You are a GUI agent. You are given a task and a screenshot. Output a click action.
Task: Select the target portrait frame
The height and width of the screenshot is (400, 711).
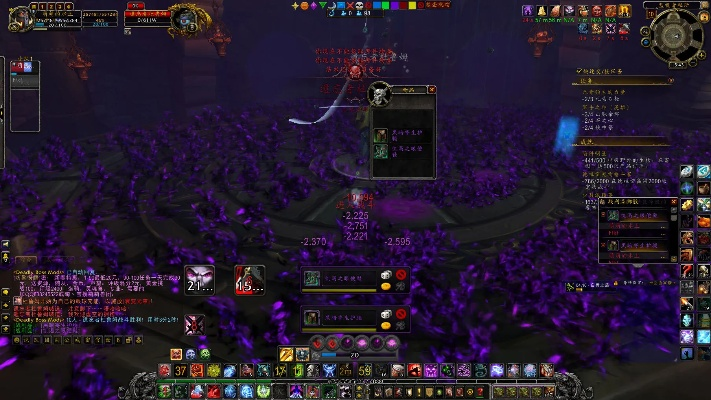(183, 19)
